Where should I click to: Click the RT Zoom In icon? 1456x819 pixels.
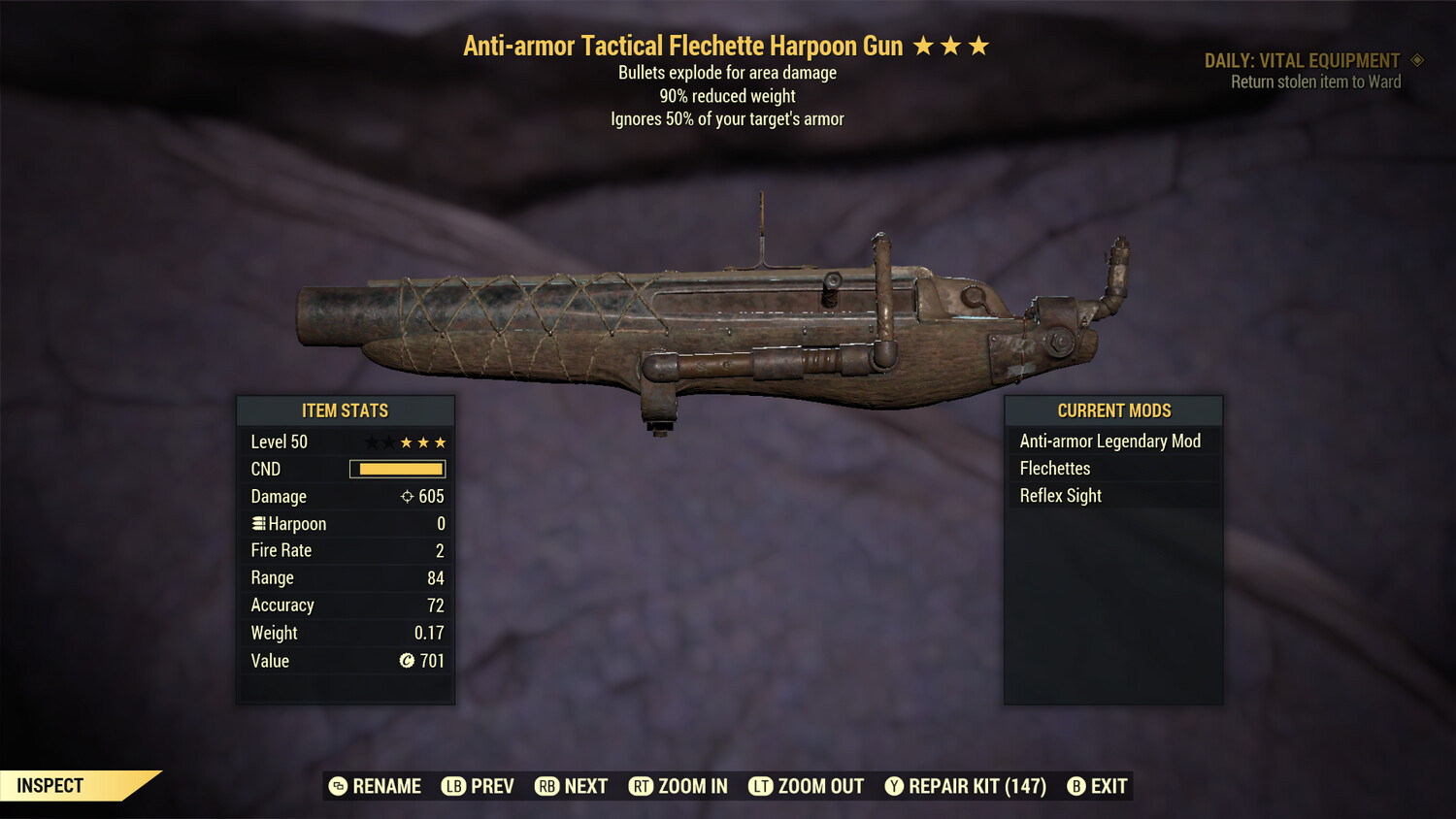coord(642,786)
